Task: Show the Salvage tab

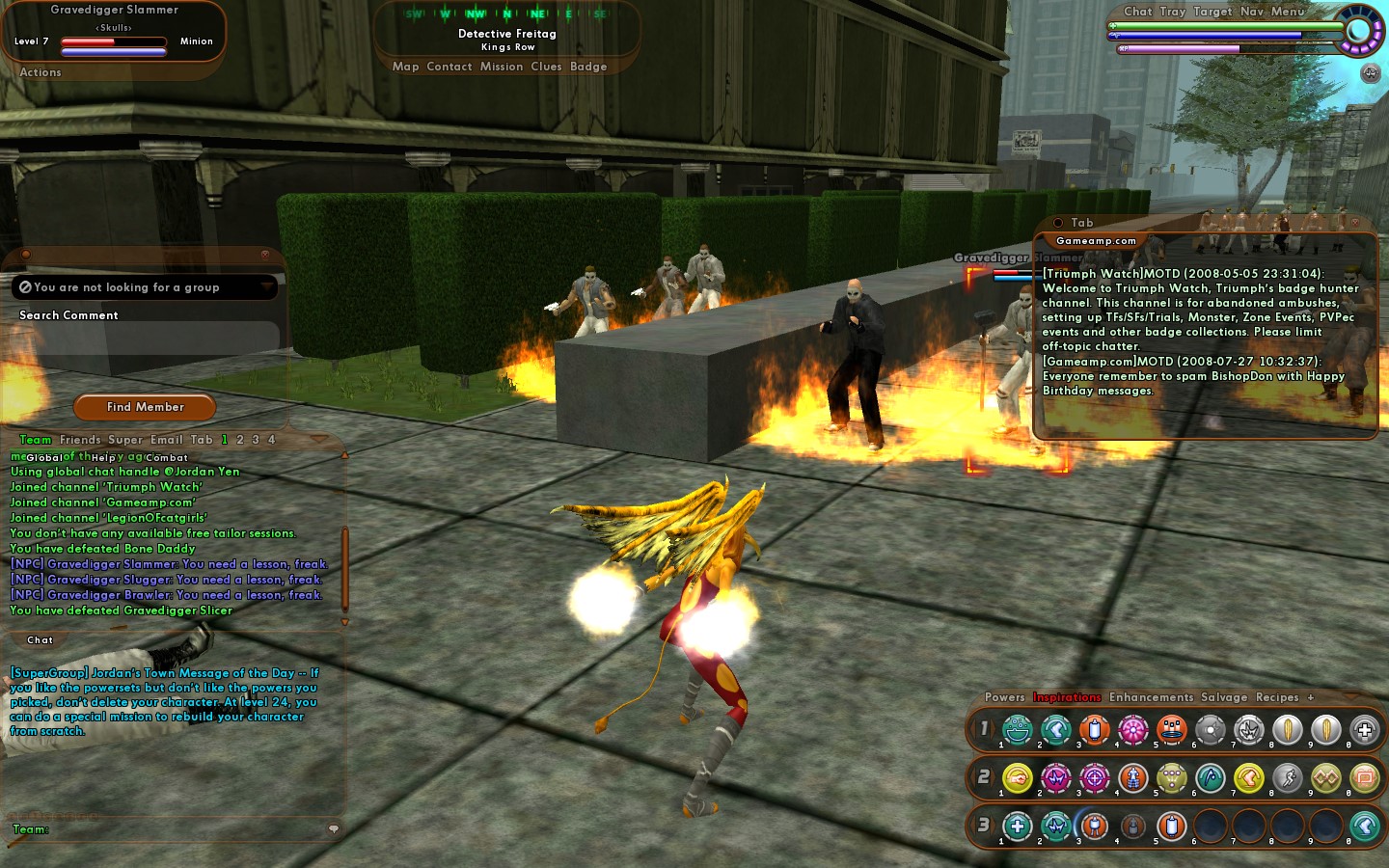Action: pyautogui.click(x=1224, y=697)
